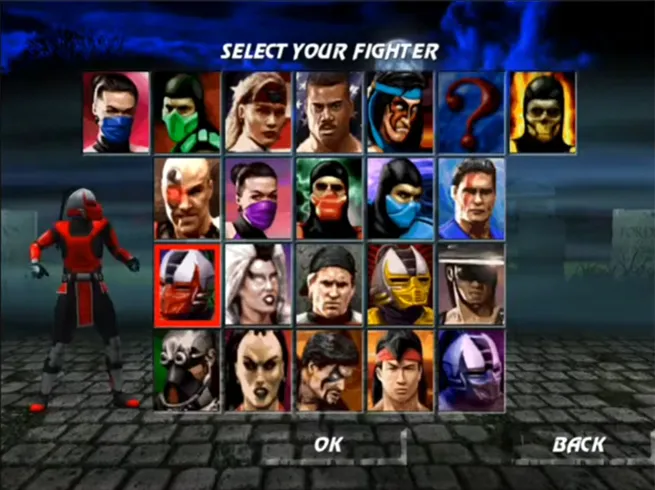Screen dimensions: 655x490
Task: Pick Scorpion's yellow skull-mask portrait
Action: point(543,111)
